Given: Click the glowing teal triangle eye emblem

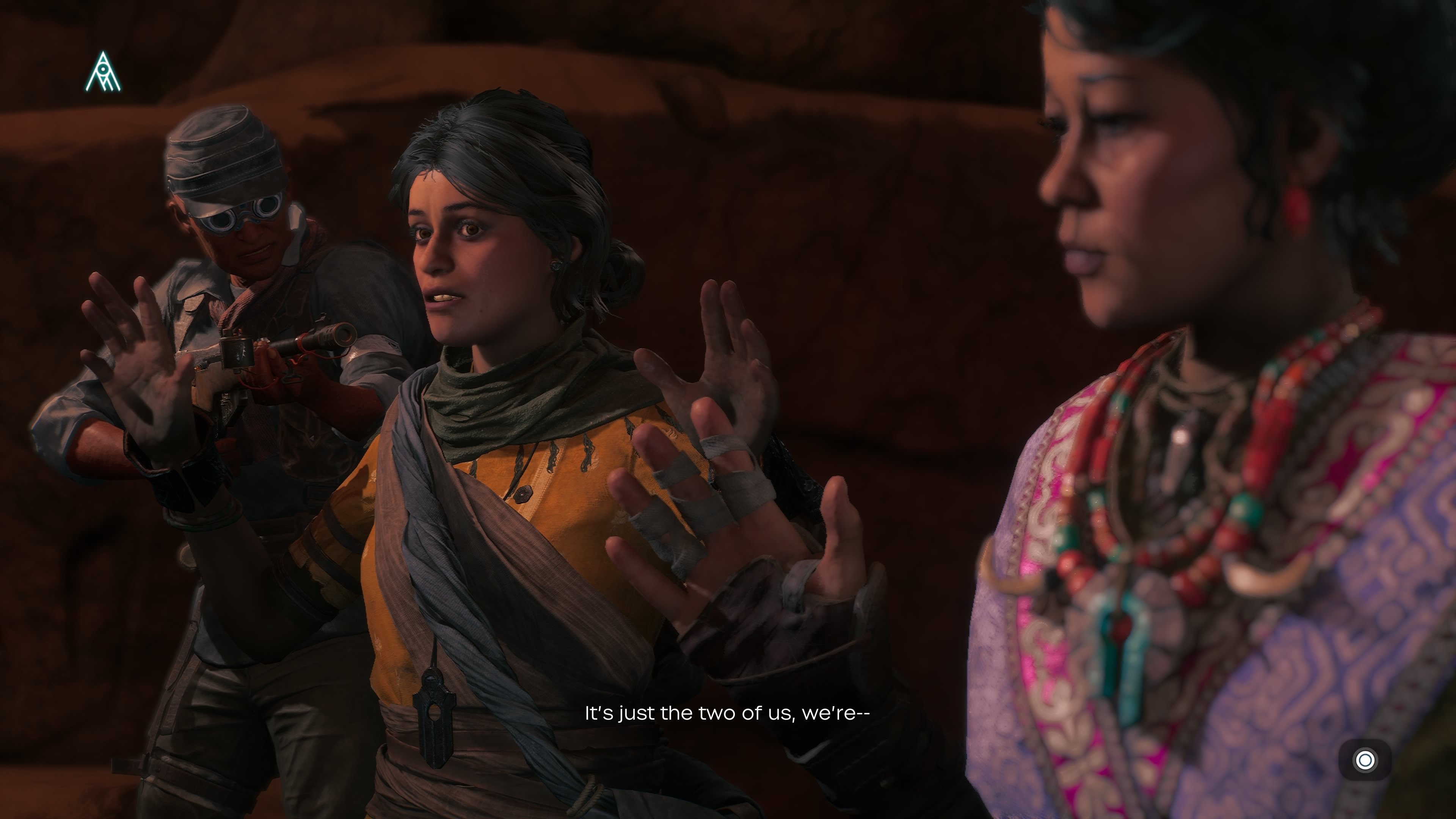Looking at the screenshot, I should tap(103, 72).
